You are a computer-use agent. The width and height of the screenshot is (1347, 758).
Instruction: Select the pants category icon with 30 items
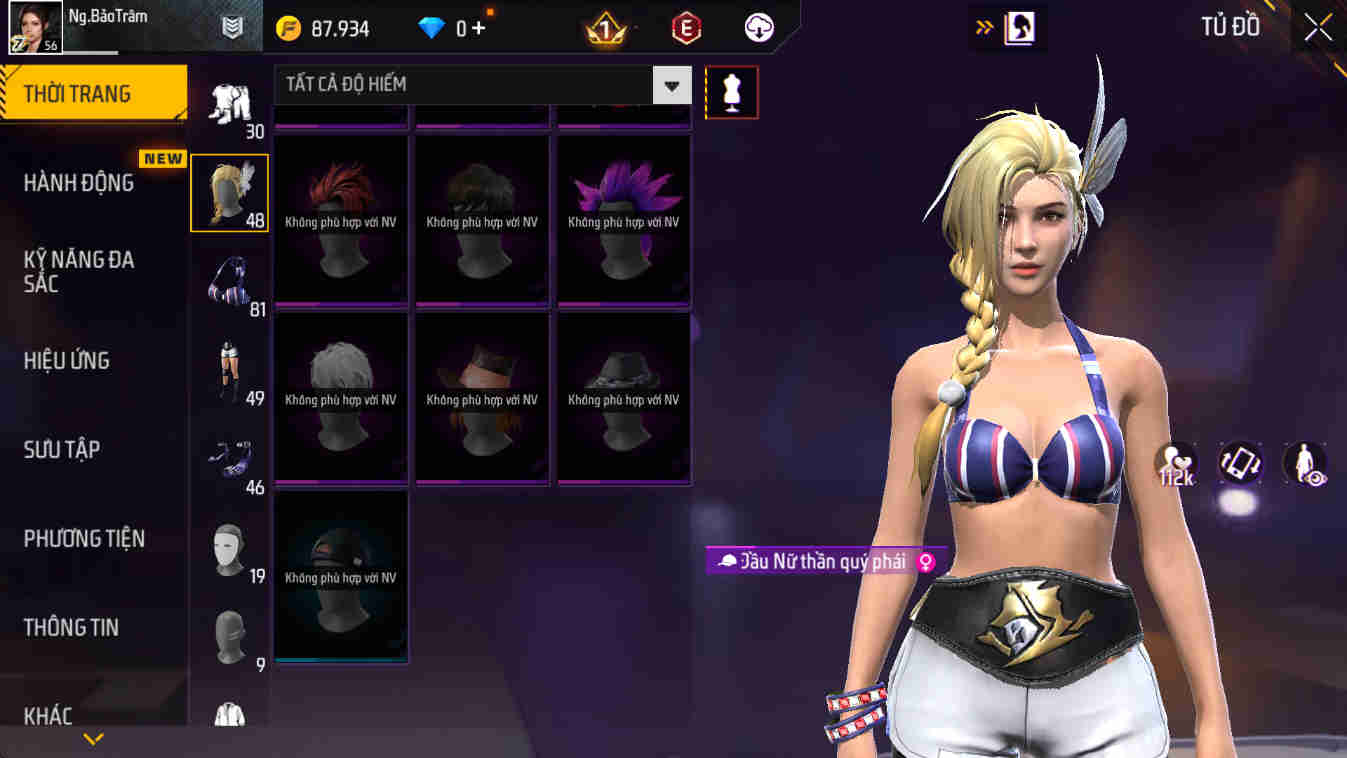[x=231, y=100]
